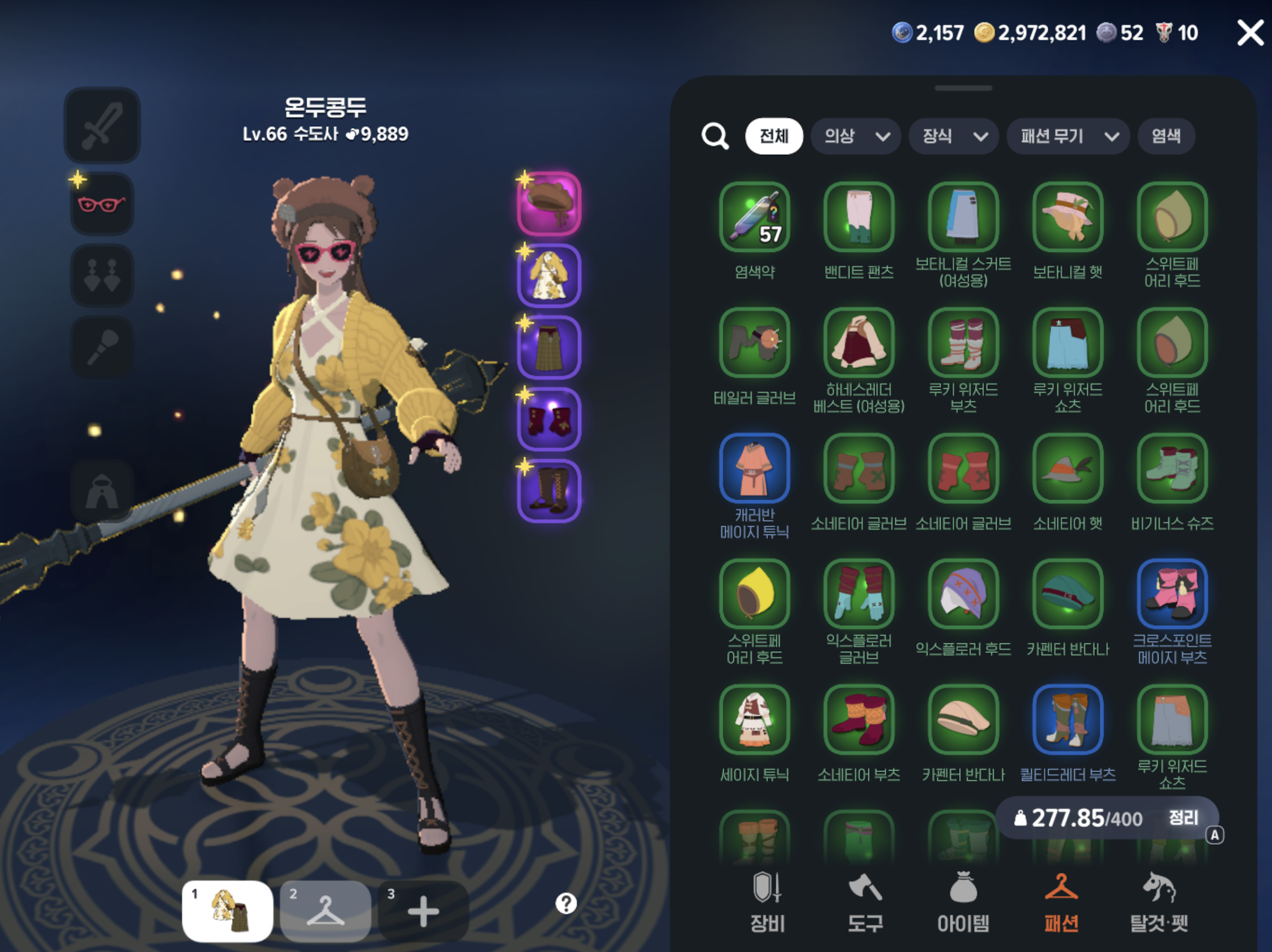
Task: Close the fashion inventory screen
Action: (x=1249, y=32)
